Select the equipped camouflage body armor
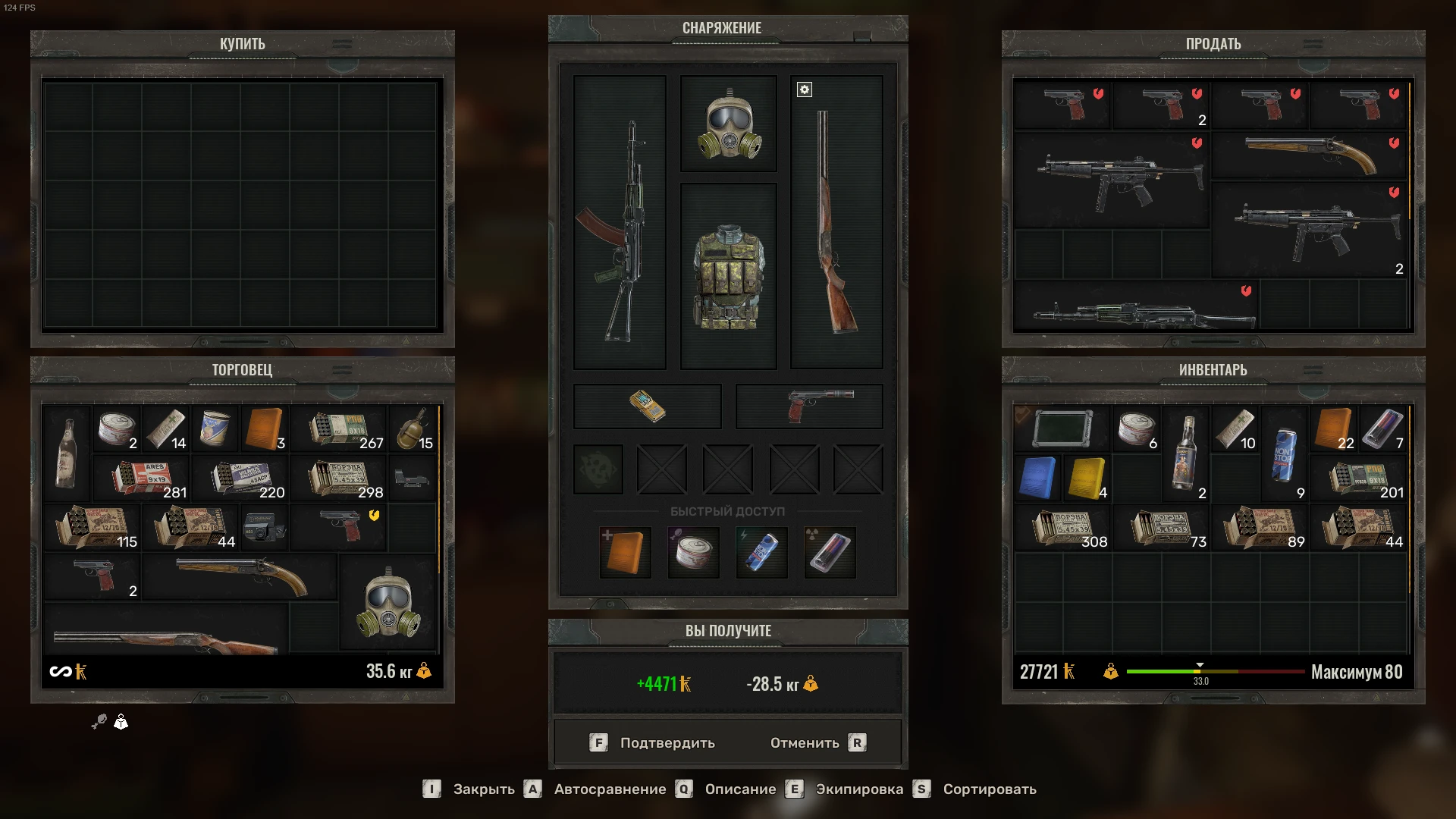The width and height of the screenshot is (1456, 819). click(x=728, y=277)
